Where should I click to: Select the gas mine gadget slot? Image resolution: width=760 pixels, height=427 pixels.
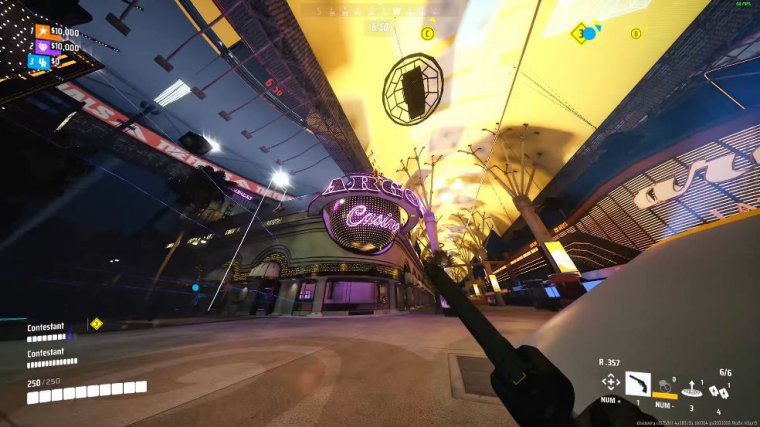[662, 385]
